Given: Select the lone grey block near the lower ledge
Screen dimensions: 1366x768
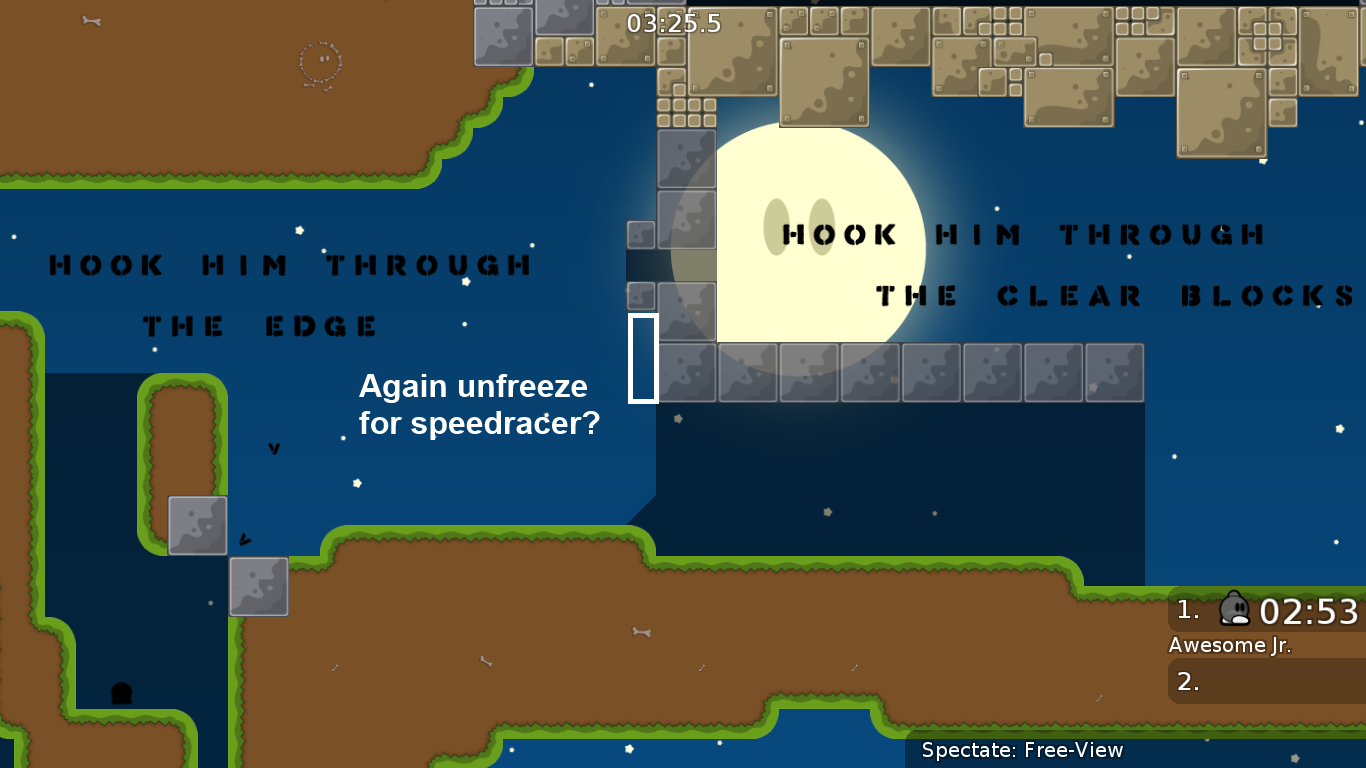Looking at the screenshot, I should pos(259,587).
